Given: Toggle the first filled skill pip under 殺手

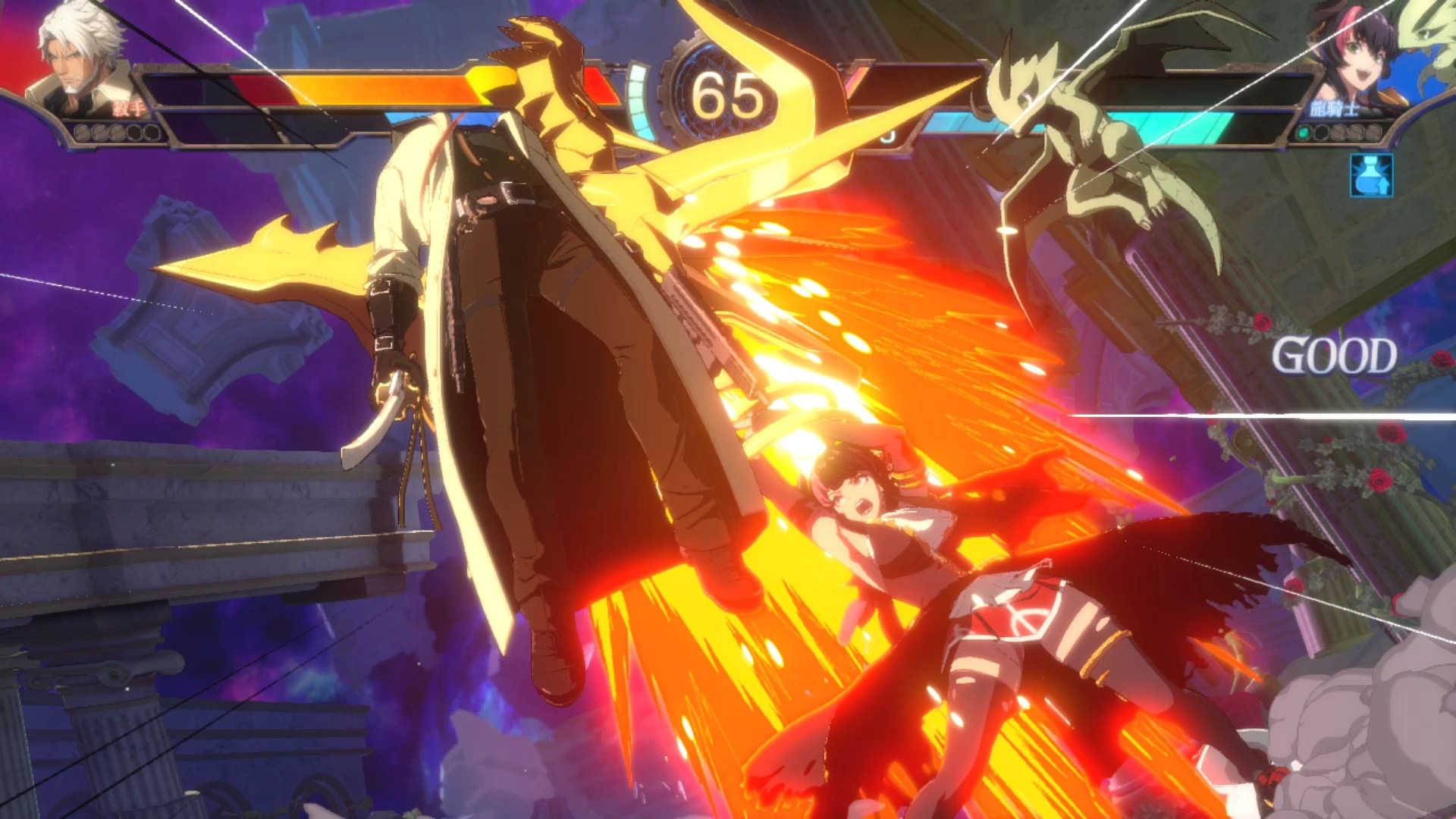Looking at the screenshot, I should pos(80,131).
